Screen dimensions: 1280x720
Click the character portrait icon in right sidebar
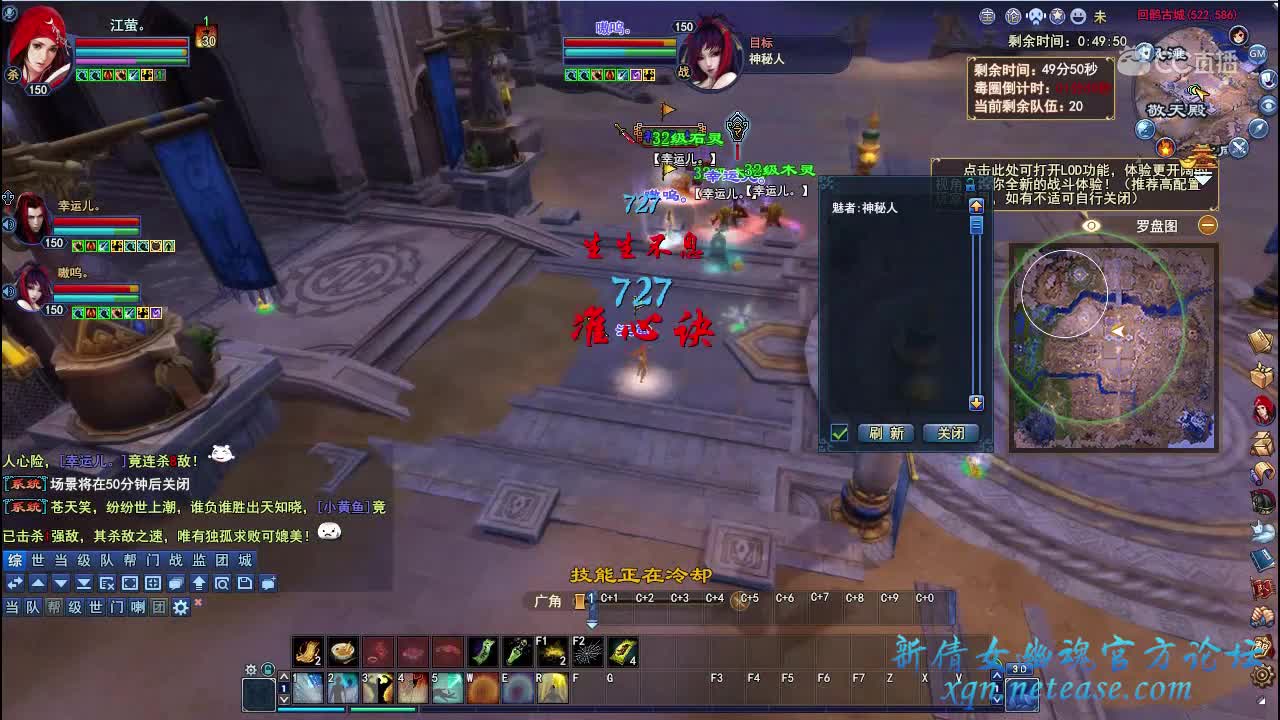click(1263, 409)
